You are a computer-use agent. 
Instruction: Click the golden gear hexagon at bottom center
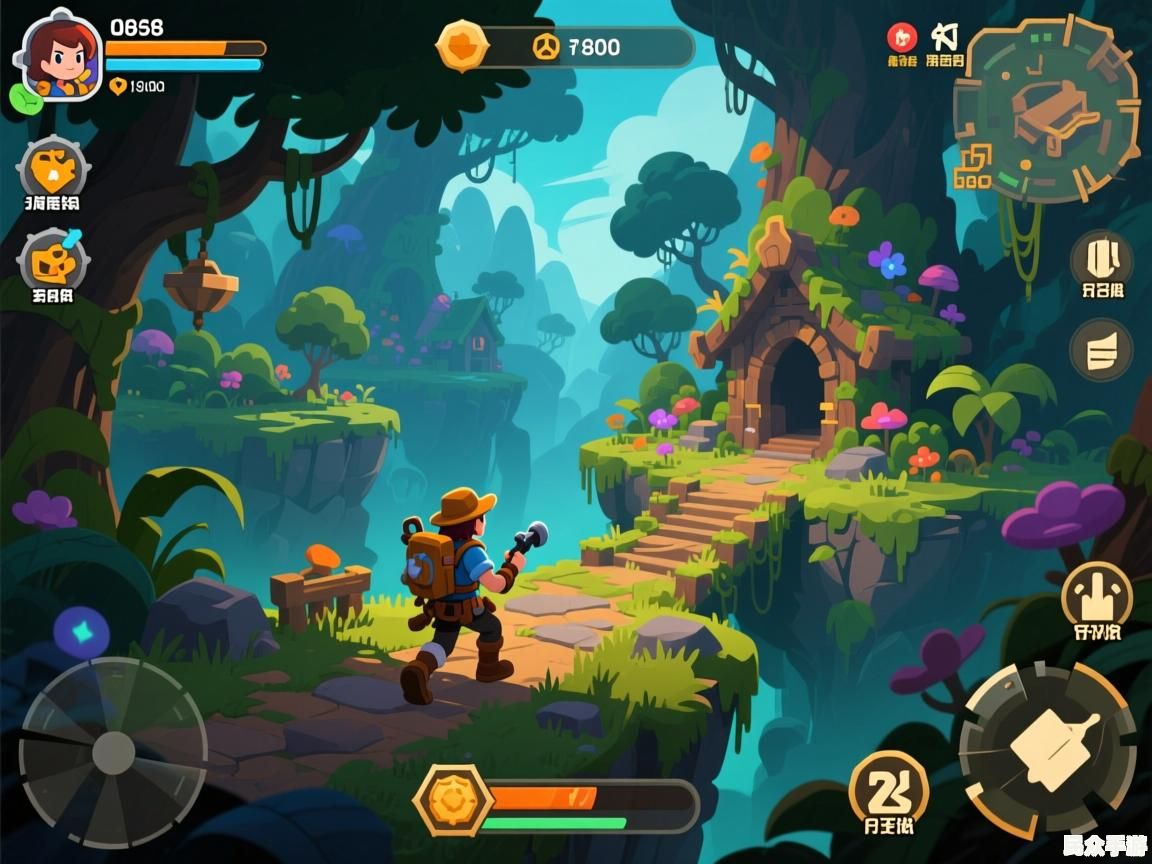pos(453,799)
